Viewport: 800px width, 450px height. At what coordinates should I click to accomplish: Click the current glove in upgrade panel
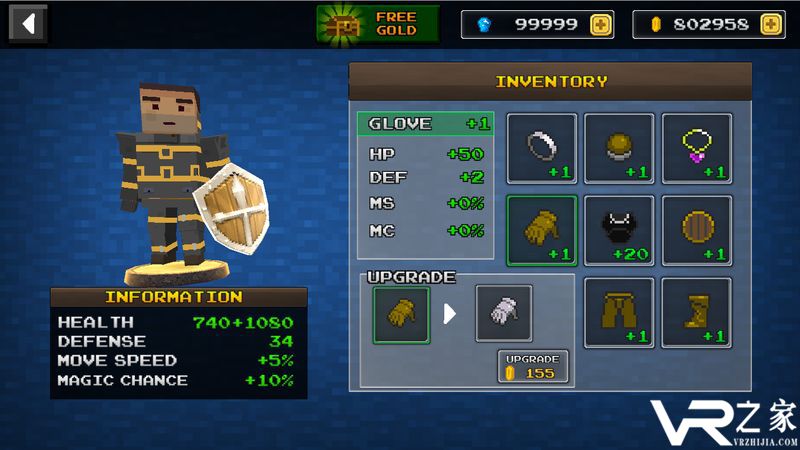tap(401, 314)
